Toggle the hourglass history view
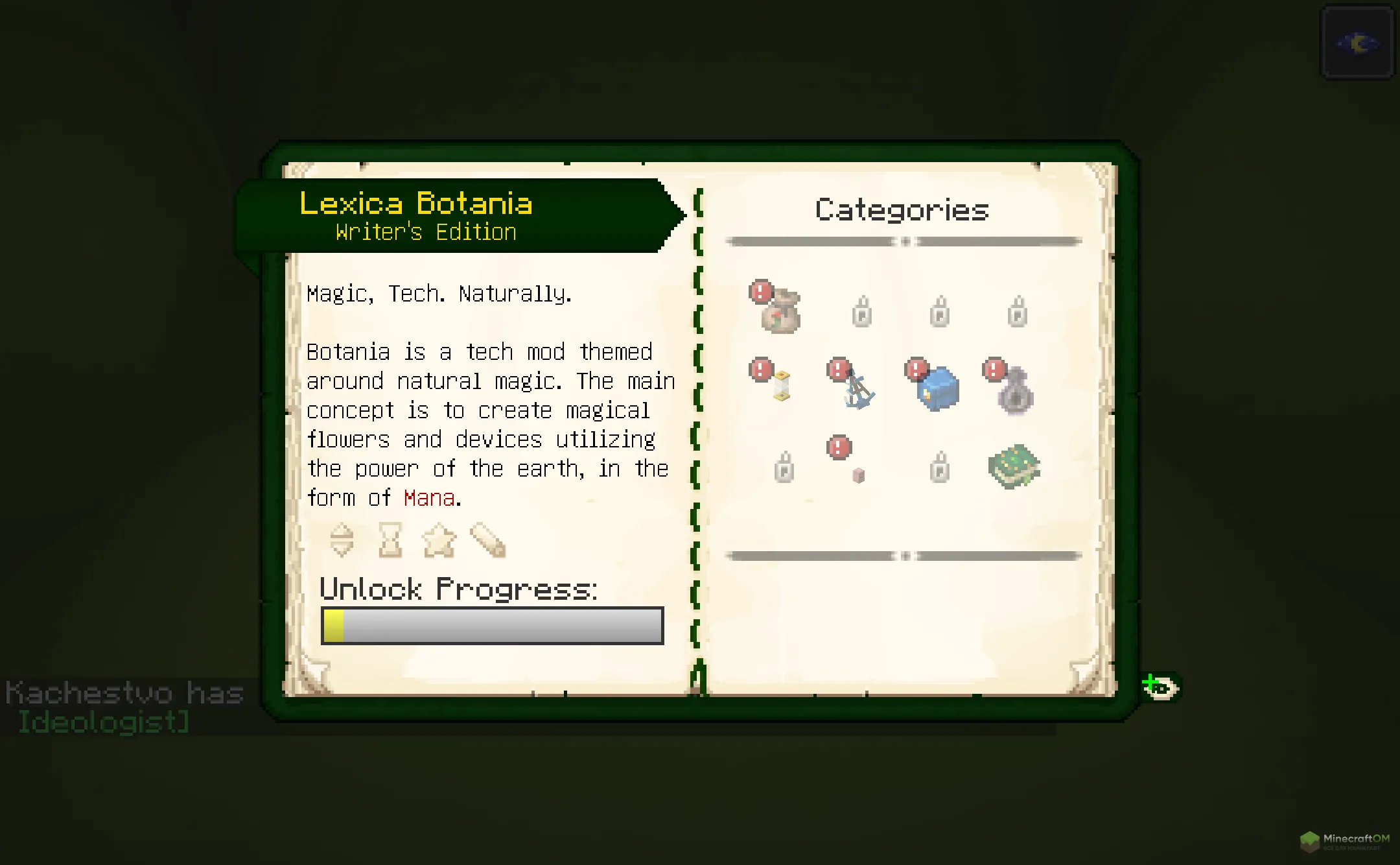Viewport: 1400px width, 865px height. click(390, 540)
